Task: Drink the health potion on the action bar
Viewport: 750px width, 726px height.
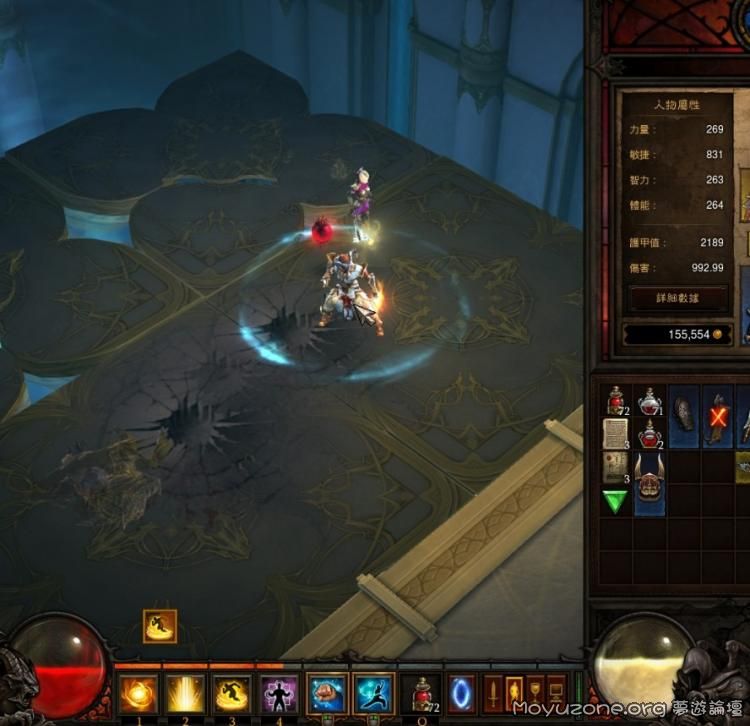Action: pos(422,694)
